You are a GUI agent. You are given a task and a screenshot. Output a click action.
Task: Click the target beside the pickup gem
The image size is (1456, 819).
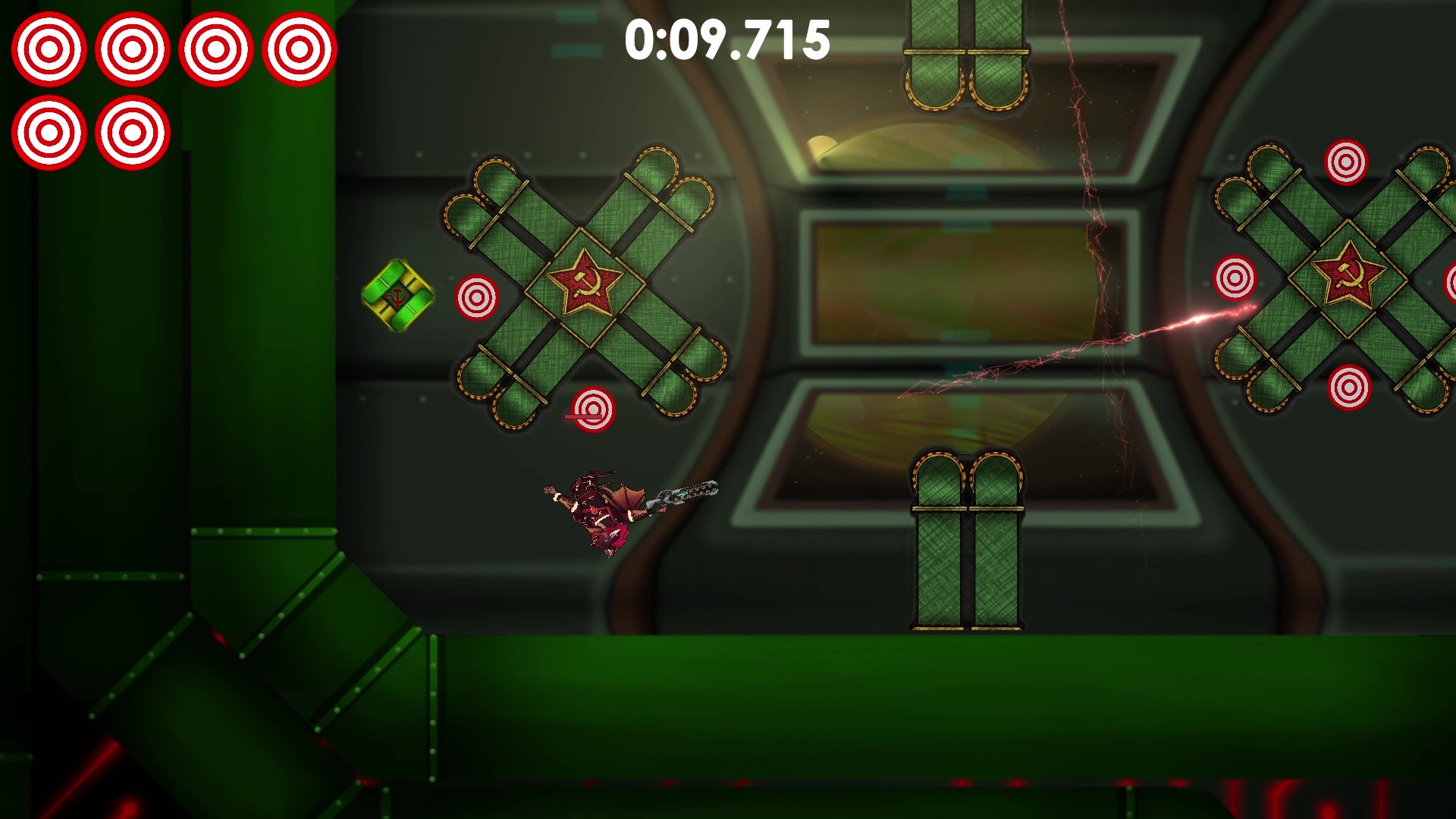[475, 298]
